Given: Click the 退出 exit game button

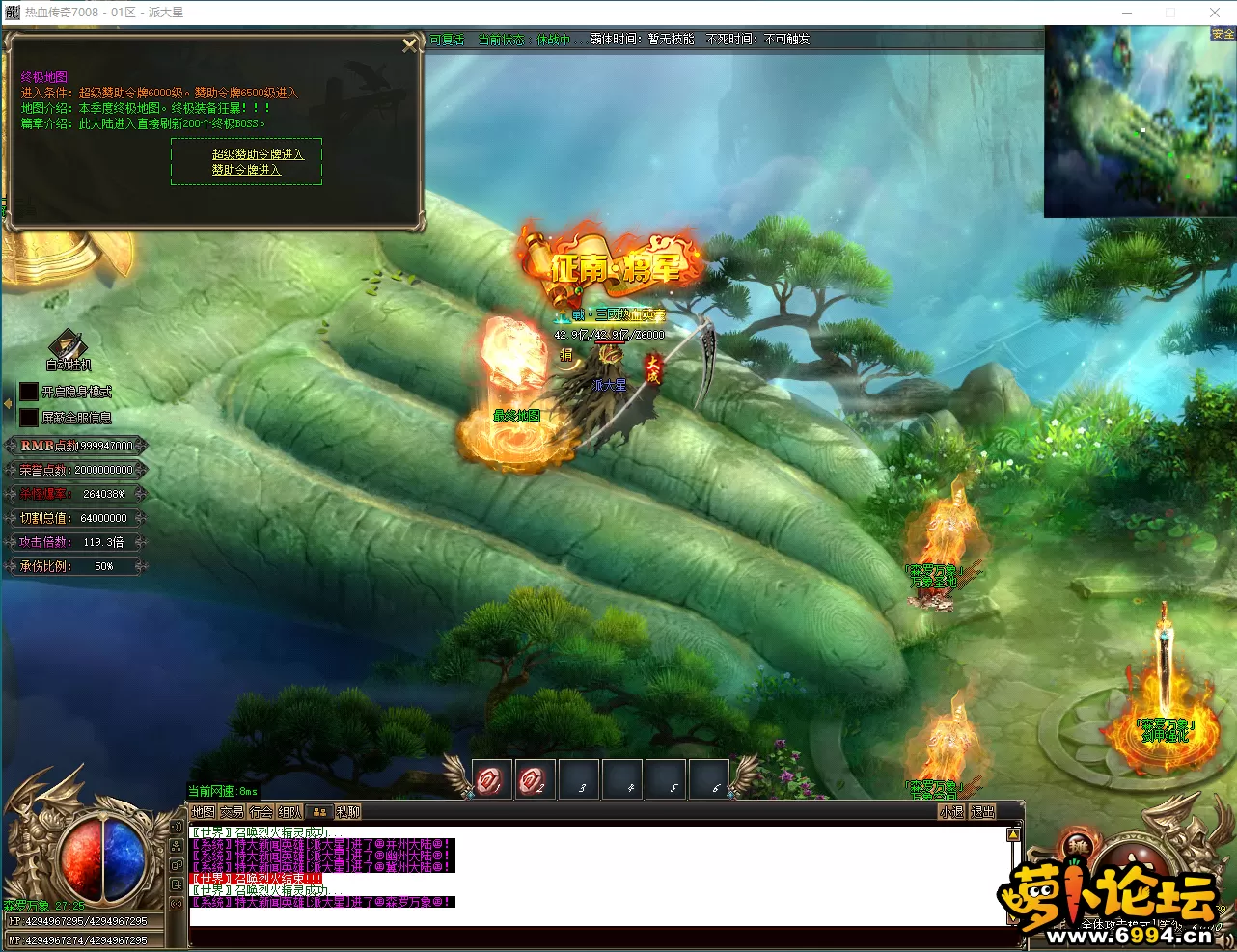Looking at the screenshot, I should point(982,812).
